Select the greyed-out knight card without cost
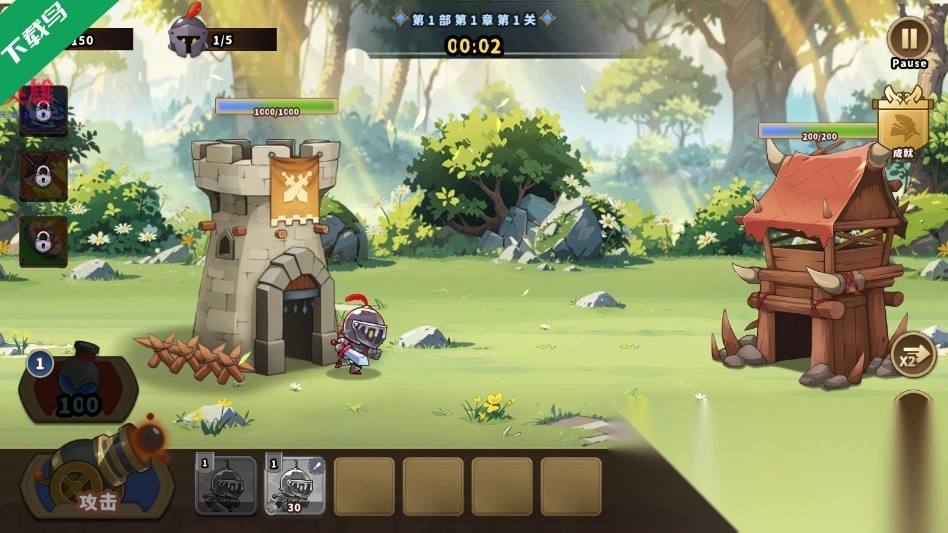The height and width of the screenshot is (533, 948). point(225,485)
